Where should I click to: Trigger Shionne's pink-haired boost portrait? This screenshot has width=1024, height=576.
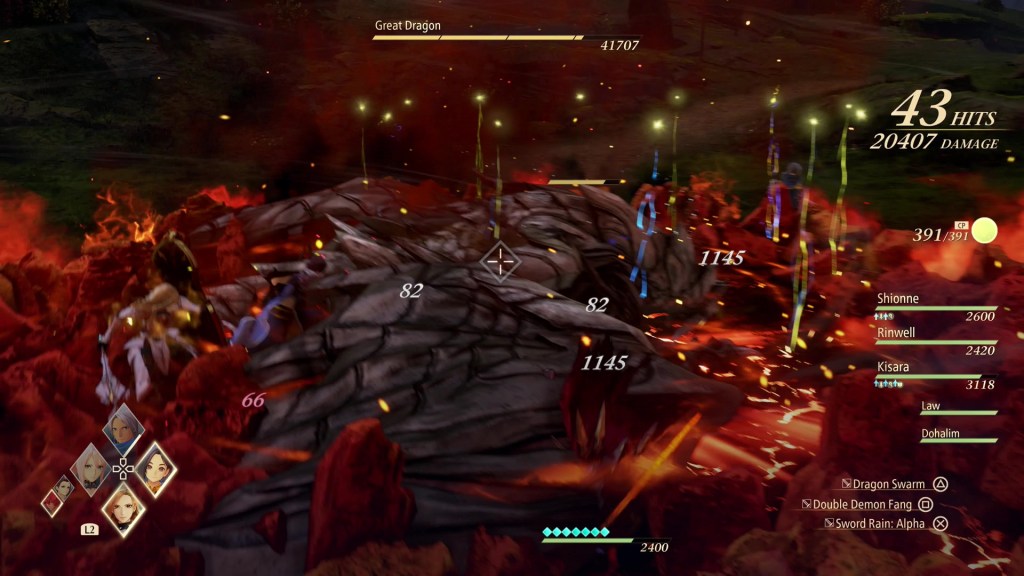click(x=91, y=470)
